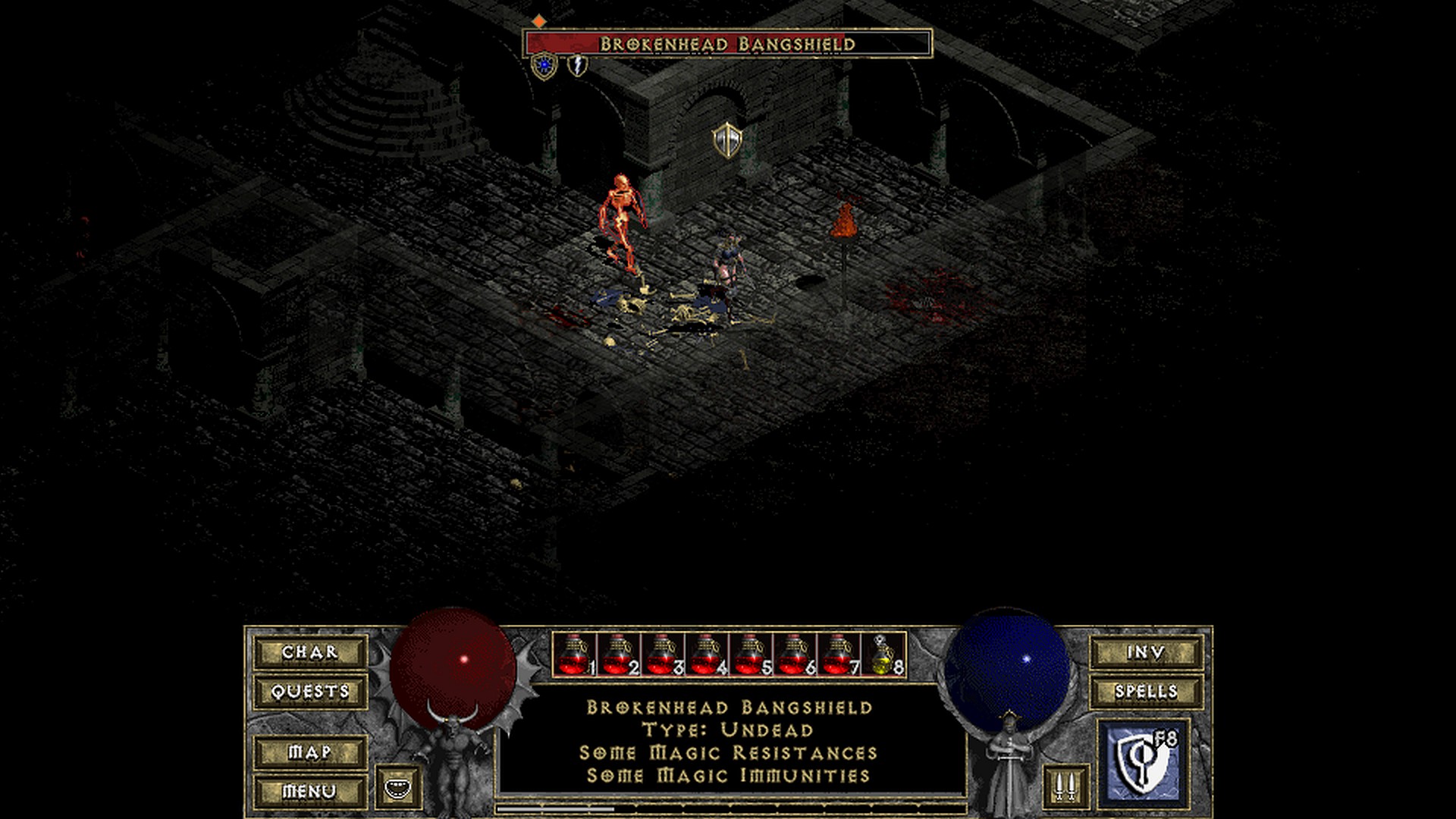Use the red potion in belt slot 1
1456x819 pixels.
574,655
